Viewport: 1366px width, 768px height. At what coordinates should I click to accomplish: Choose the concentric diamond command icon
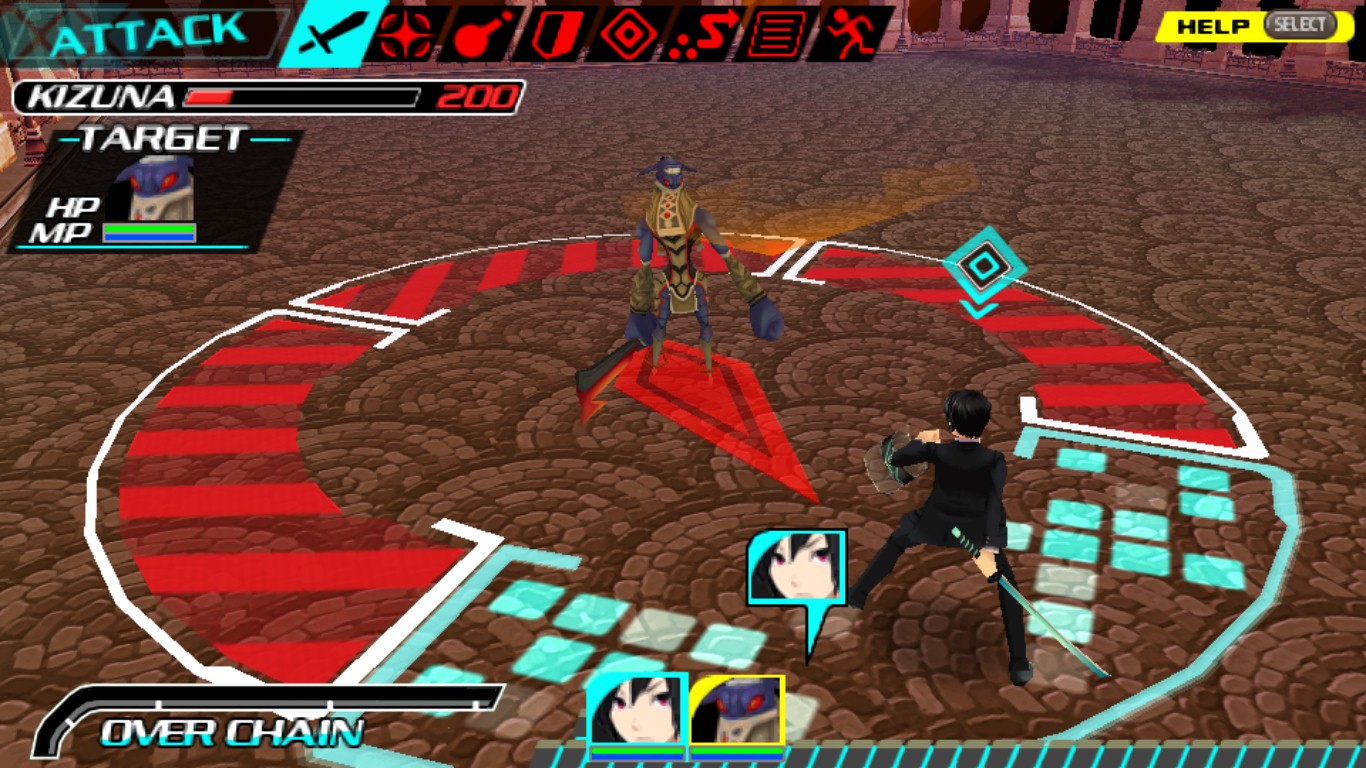click(628, 35)
